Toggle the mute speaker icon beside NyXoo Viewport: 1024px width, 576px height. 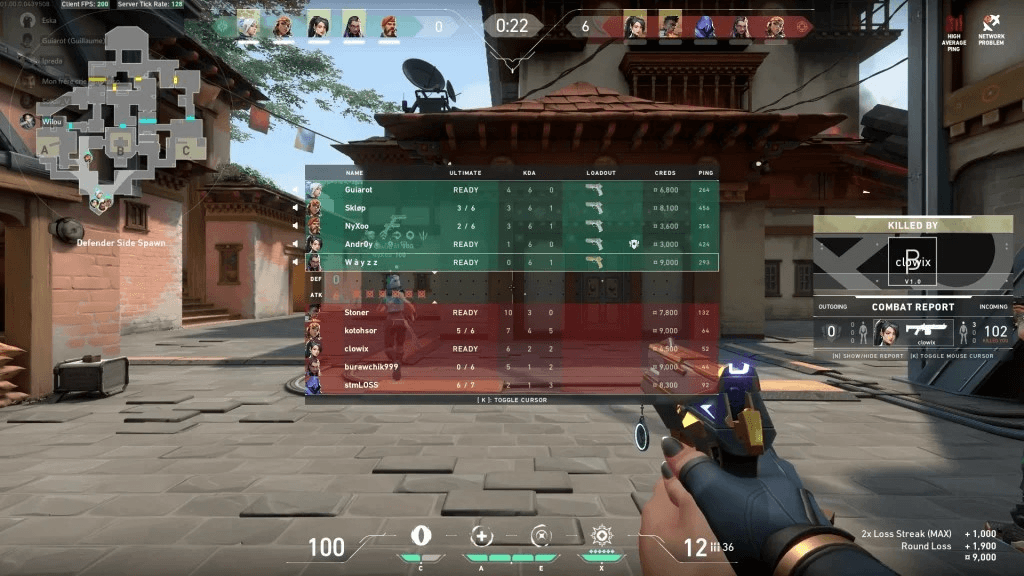pyautogui.click(x=295, y=226)
